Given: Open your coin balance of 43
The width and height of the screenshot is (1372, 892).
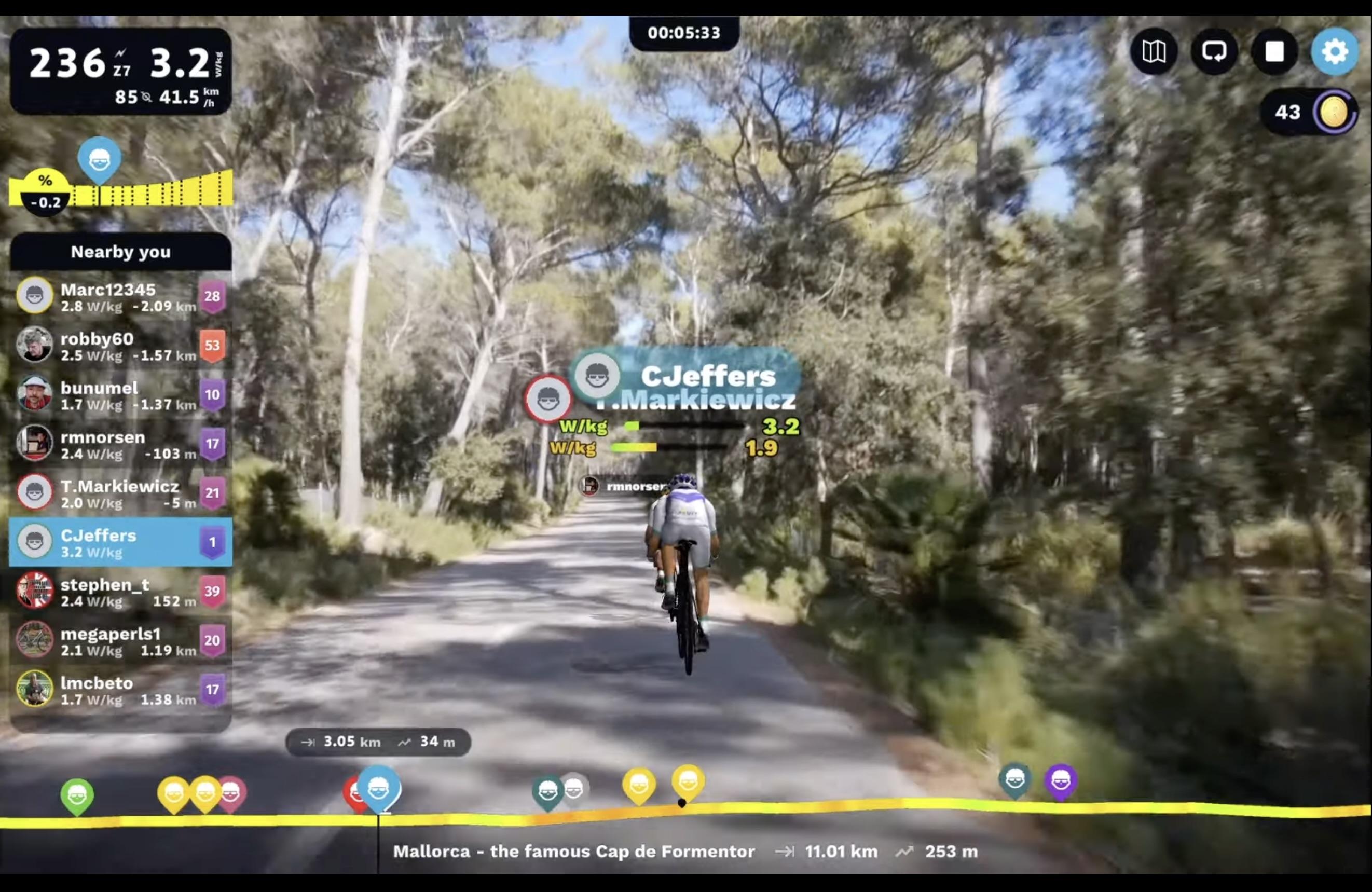Looking at the screenshot, I should pos(1309,112).
